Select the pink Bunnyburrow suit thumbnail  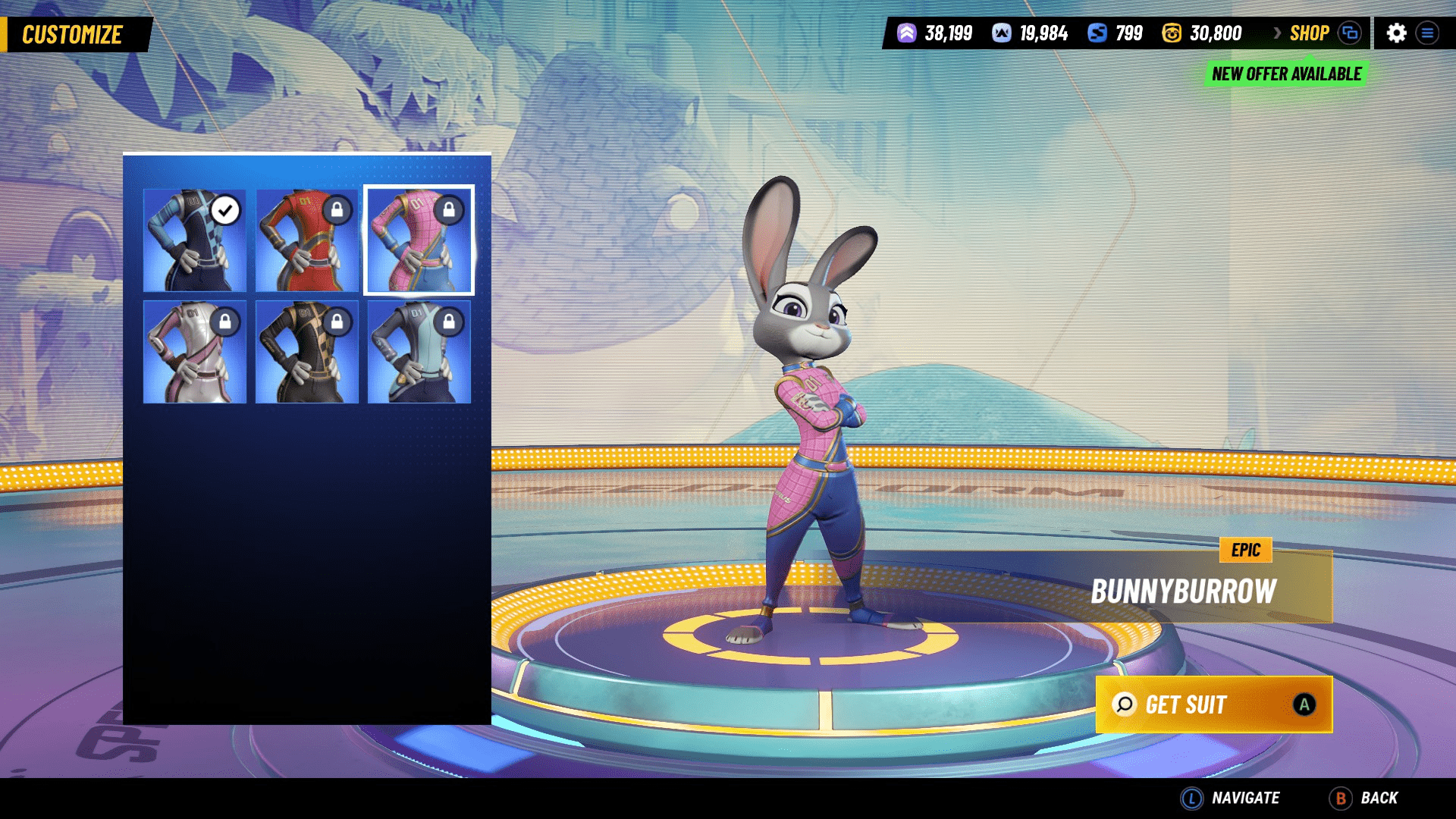click(x=419, y=240)
